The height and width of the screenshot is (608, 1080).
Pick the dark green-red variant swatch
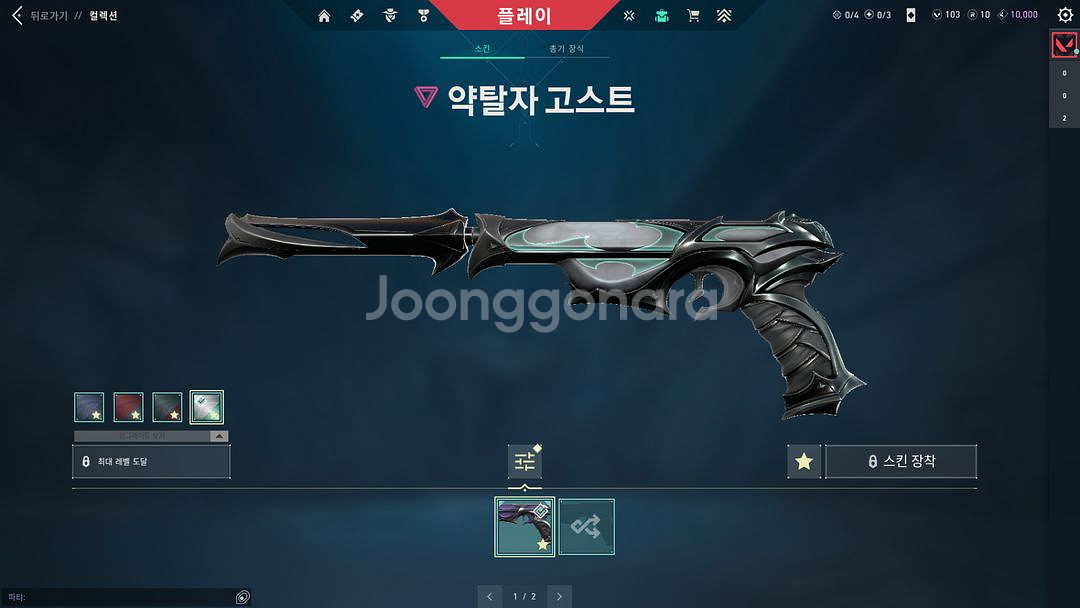[167, 407]
